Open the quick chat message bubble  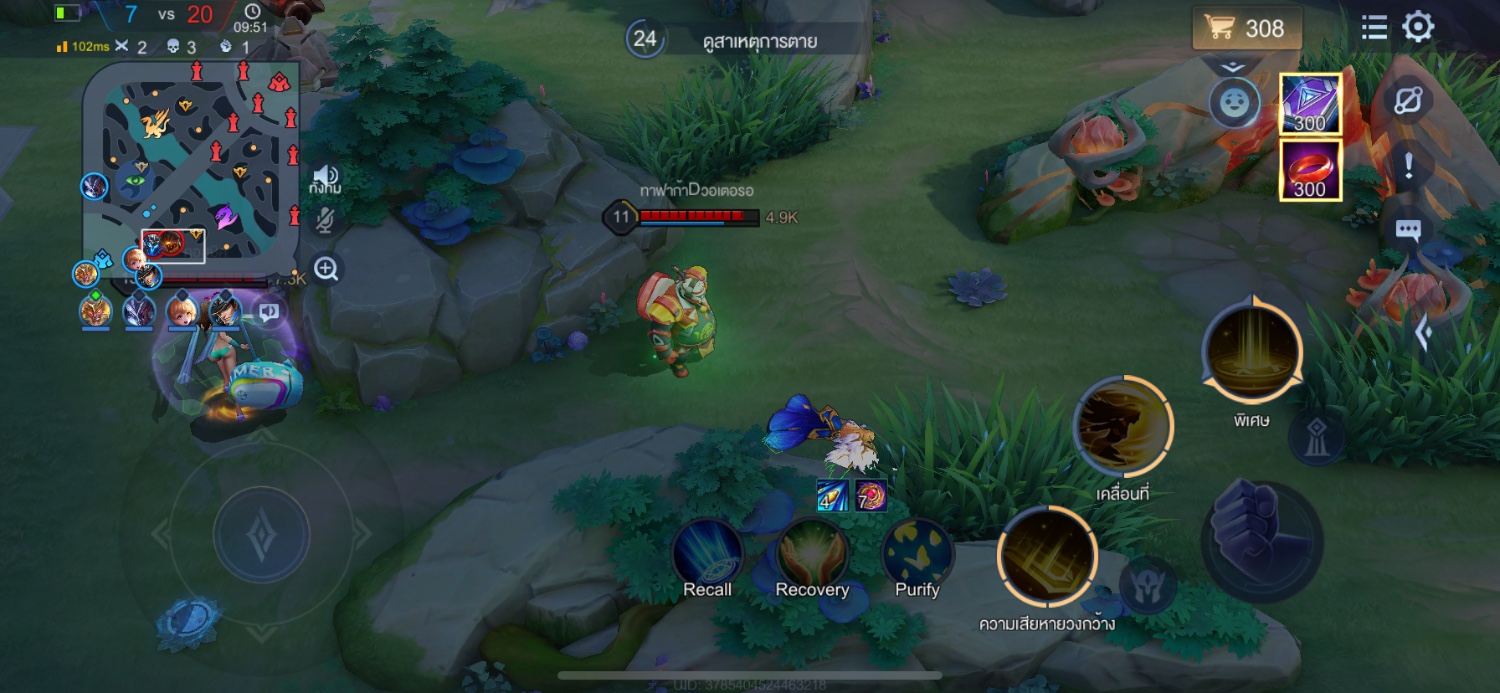[1408, 231]
